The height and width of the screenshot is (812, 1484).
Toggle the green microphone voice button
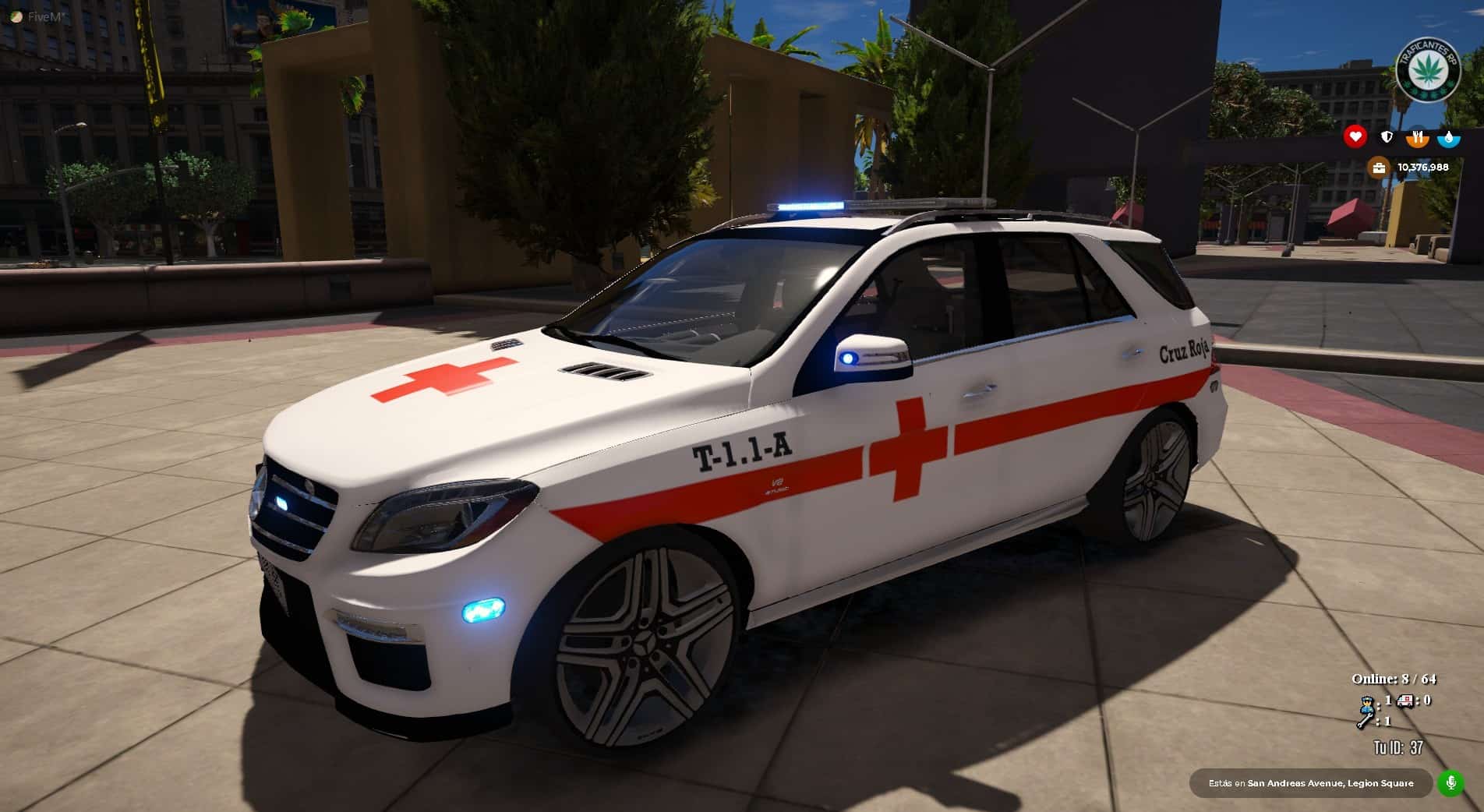[1450, 783]
